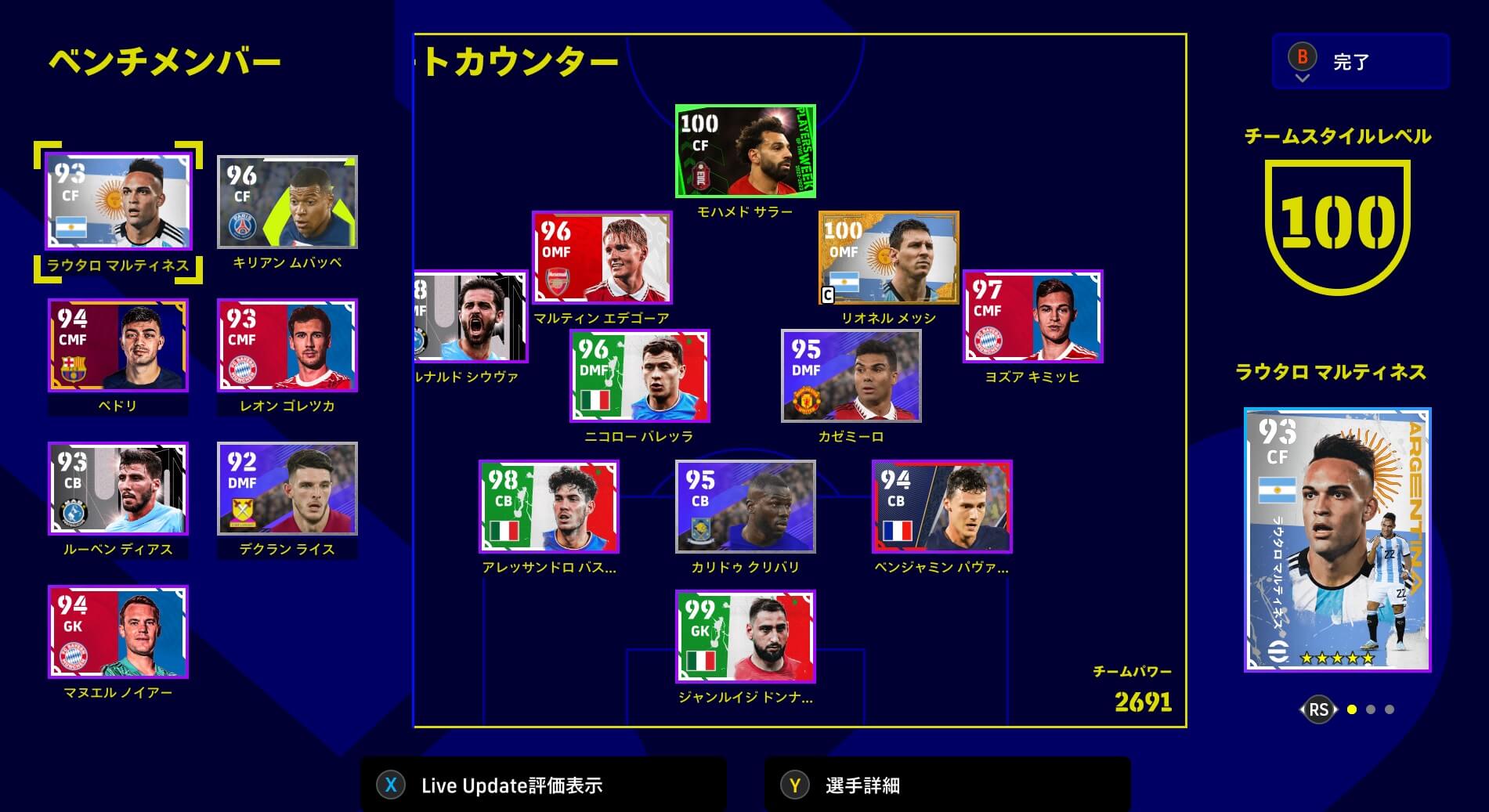
Task: Choose Gianluigi Donnarumma in goal
Action: 745,637
